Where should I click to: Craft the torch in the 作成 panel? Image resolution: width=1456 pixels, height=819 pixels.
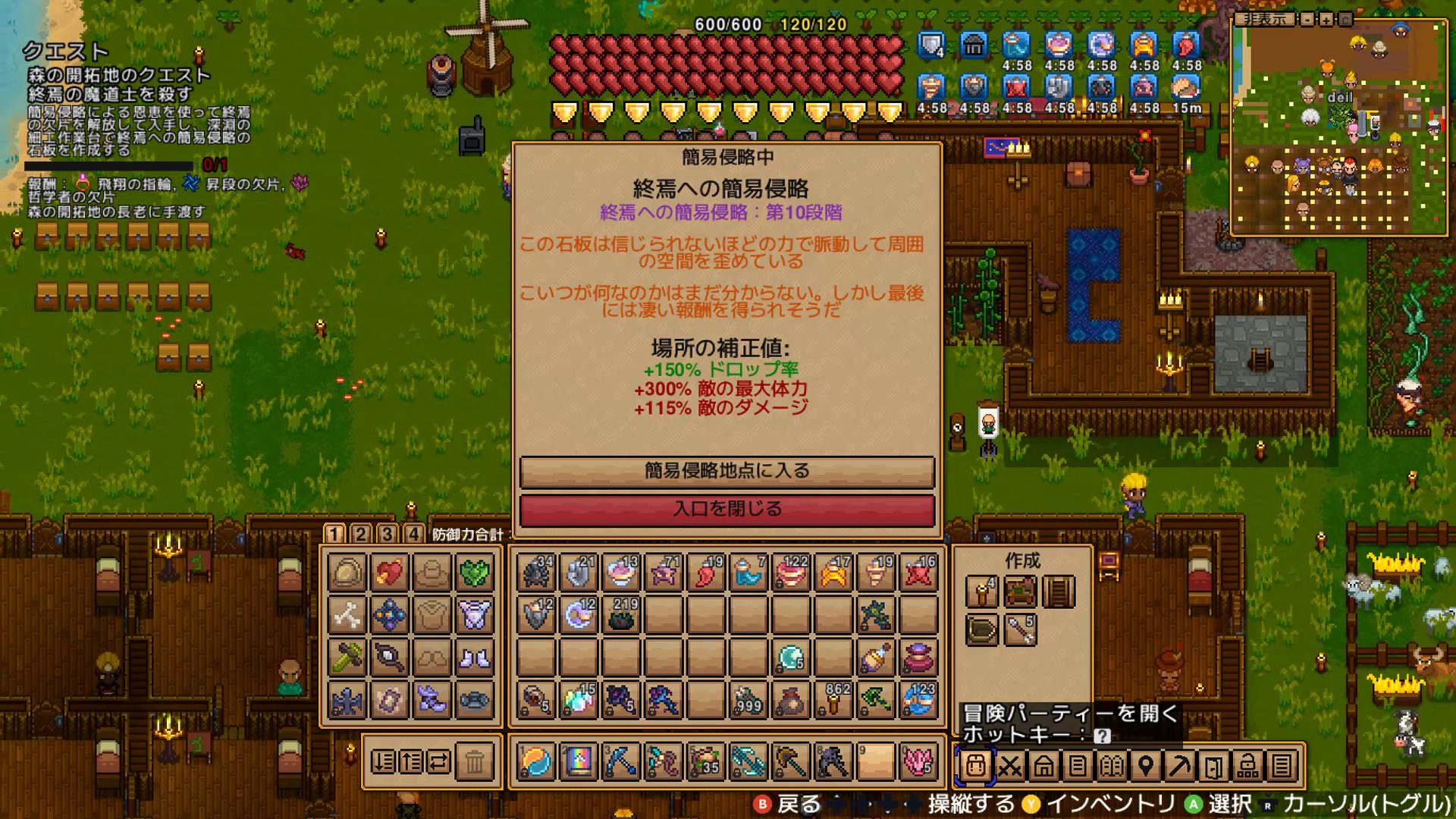(x=981, y=591)
